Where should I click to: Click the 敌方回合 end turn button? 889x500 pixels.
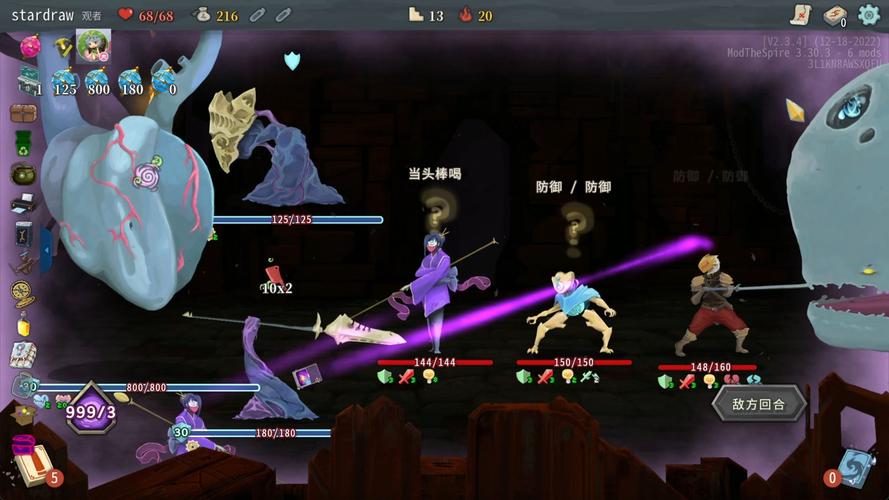pos(758,404)
